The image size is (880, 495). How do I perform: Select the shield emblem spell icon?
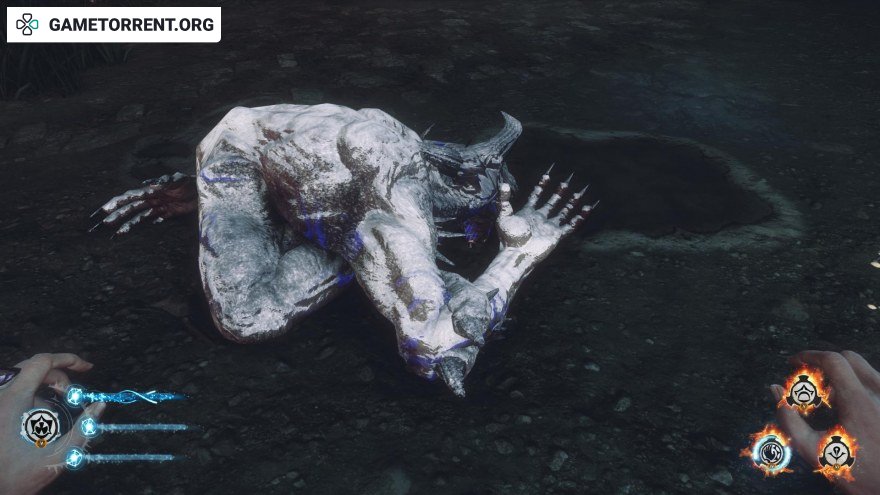coord(41,427)
